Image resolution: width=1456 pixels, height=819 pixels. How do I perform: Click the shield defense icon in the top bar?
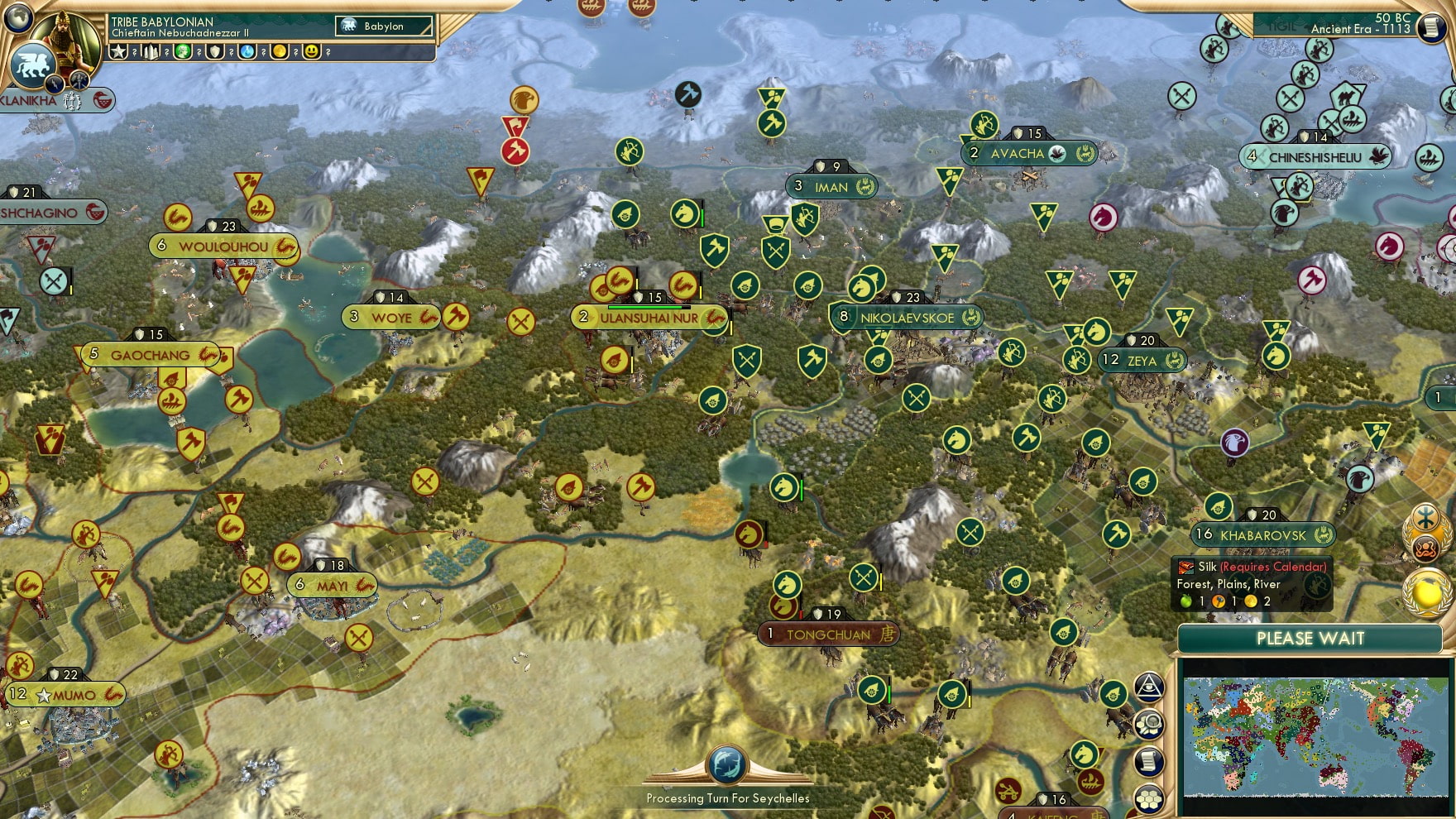pos(217,51)
